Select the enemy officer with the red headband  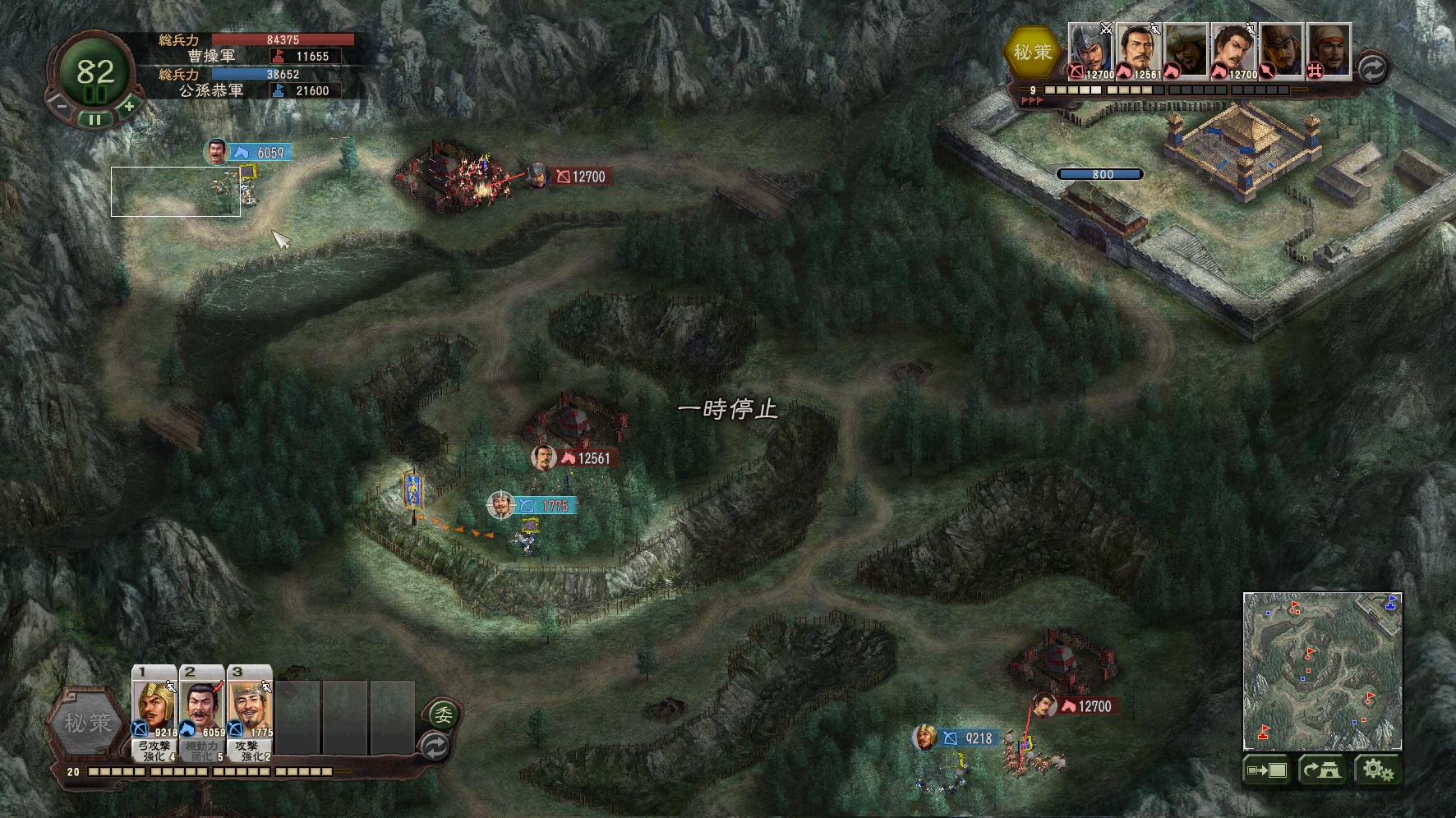click(1329, 50)
